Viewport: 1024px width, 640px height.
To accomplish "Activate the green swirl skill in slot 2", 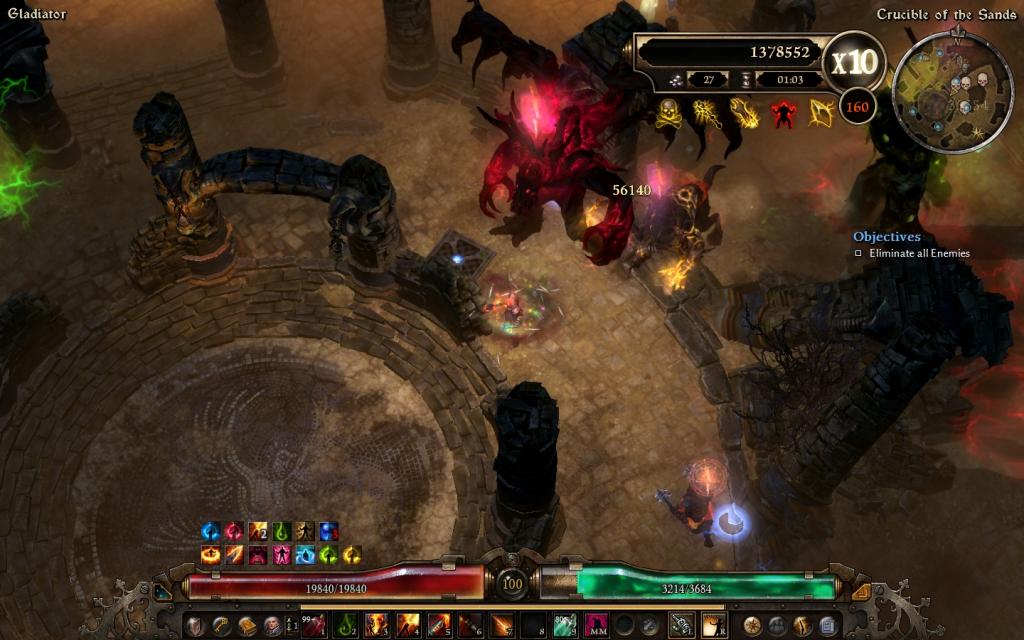I will (346, 626).
